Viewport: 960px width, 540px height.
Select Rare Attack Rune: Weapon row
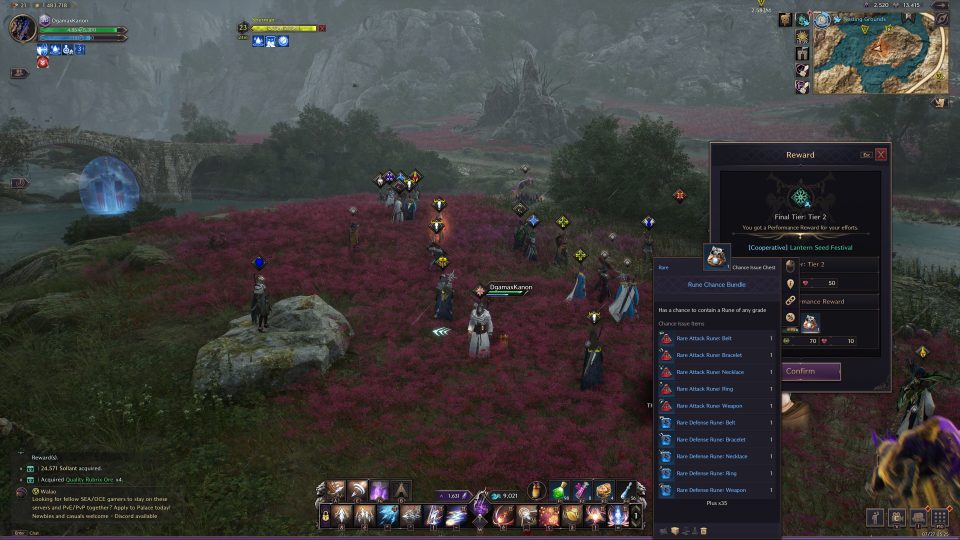point(716,406)
